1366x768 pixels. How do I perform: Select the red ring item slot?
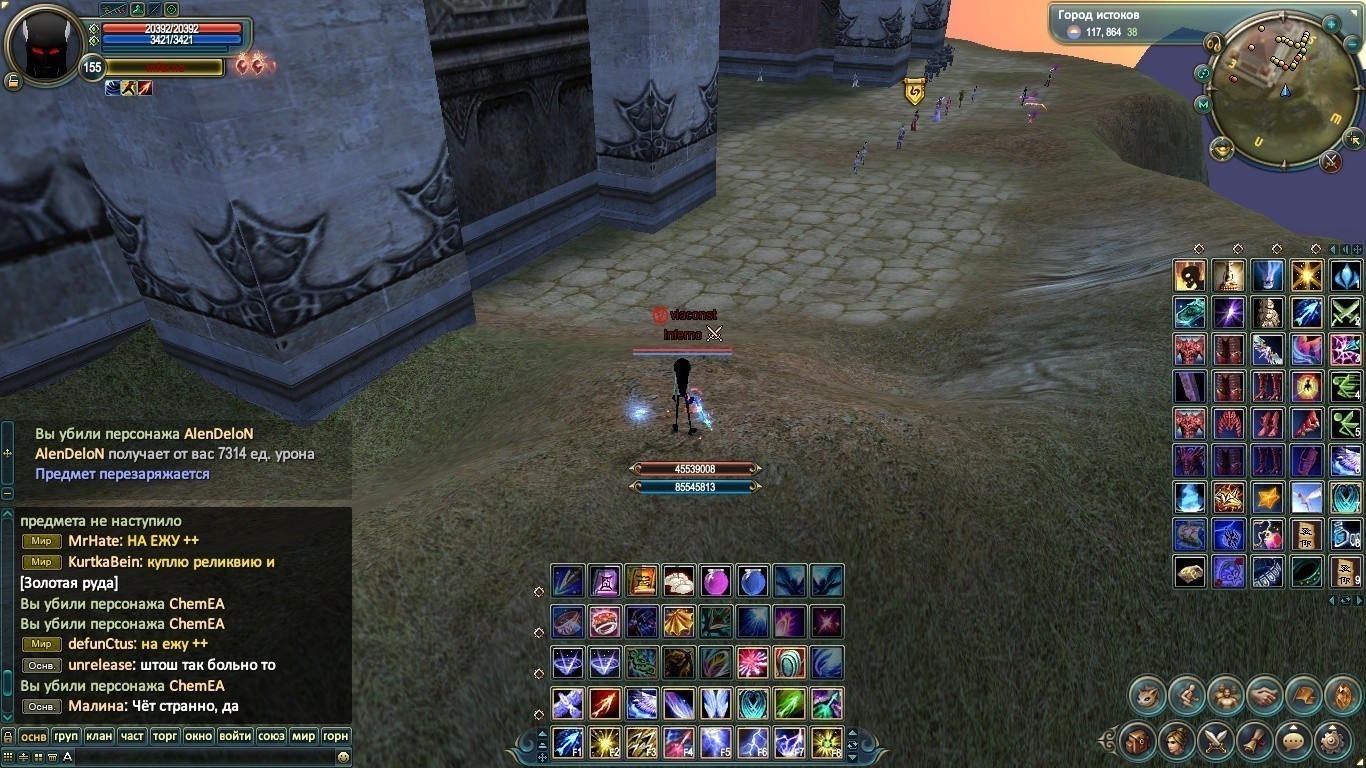coord(605,621)
